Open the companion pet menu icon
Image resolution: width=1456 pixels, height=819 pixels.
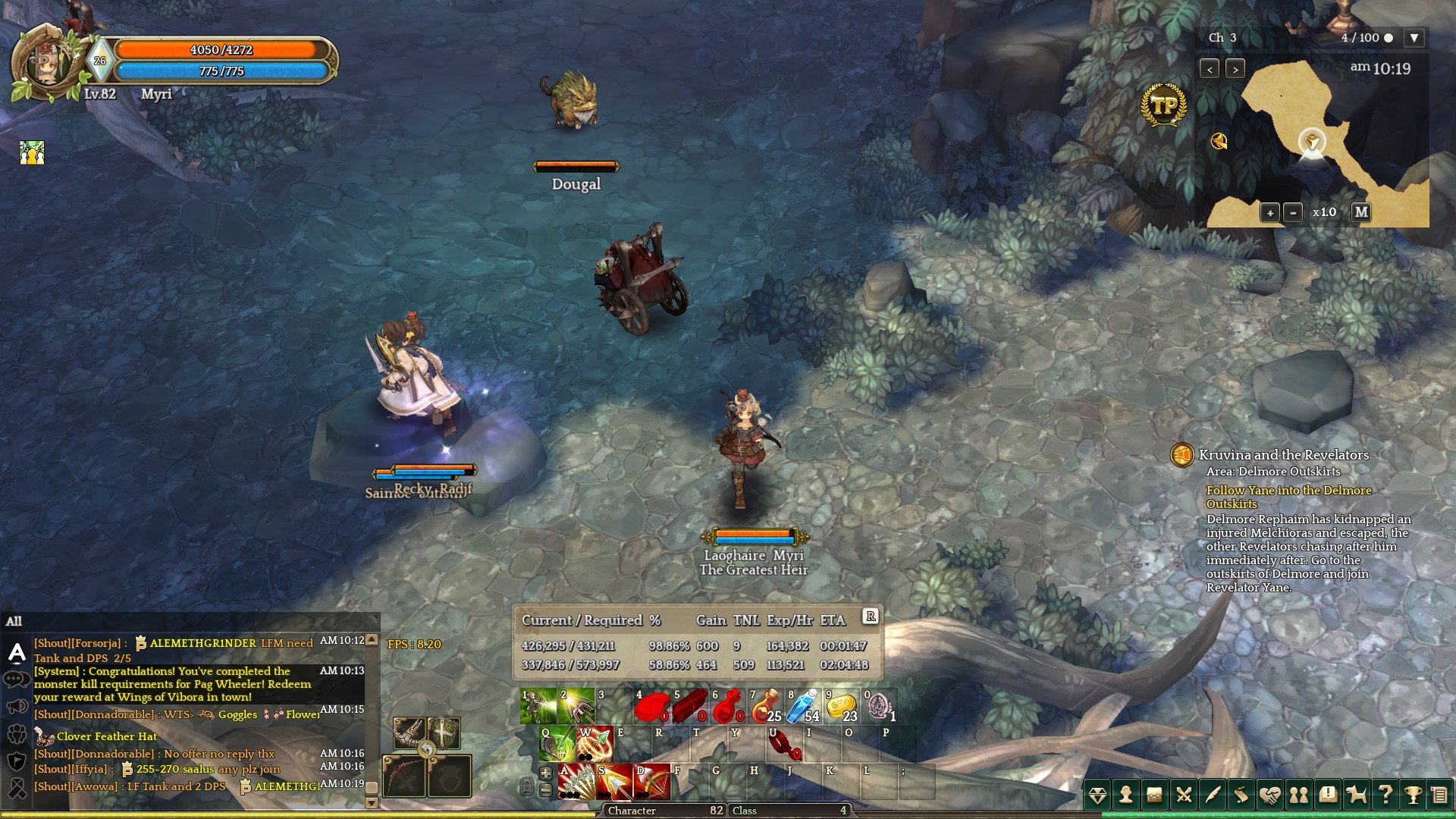[x=1356, y=795]
